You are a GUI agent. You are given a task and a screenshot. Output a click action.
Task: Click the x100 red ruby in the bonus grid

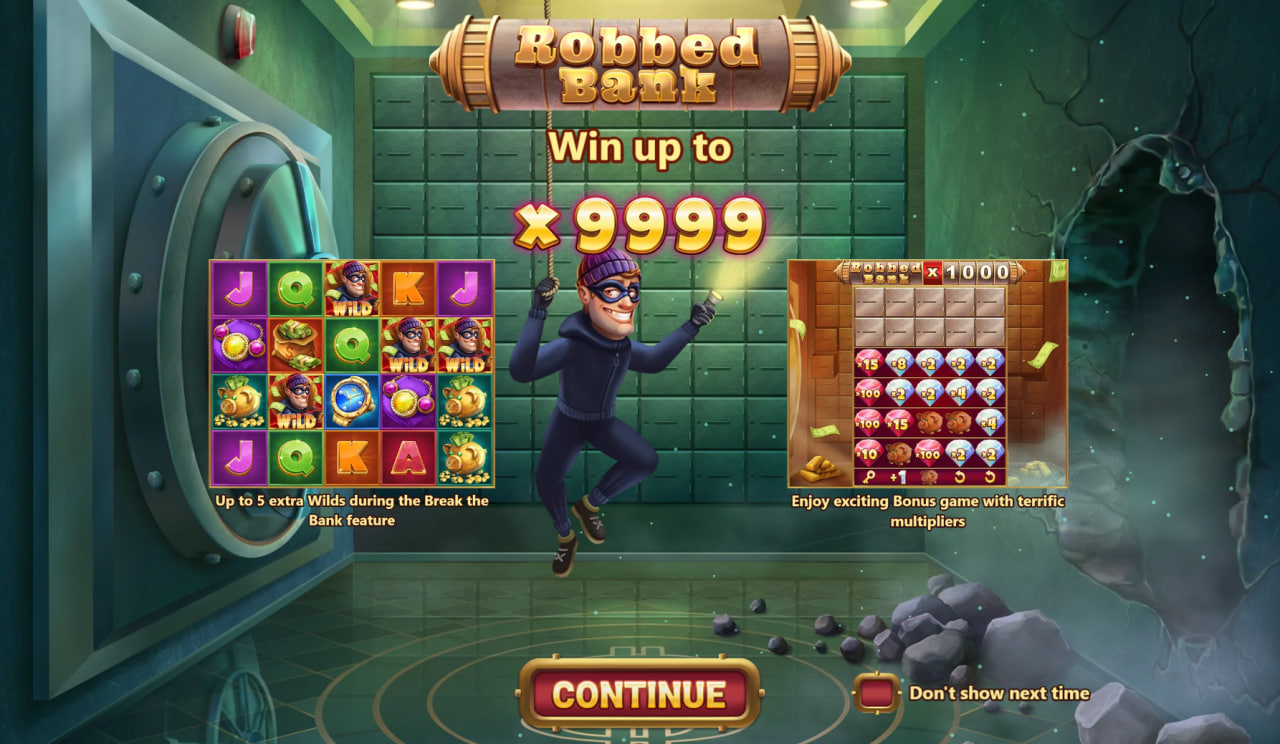tap(868, 392)
